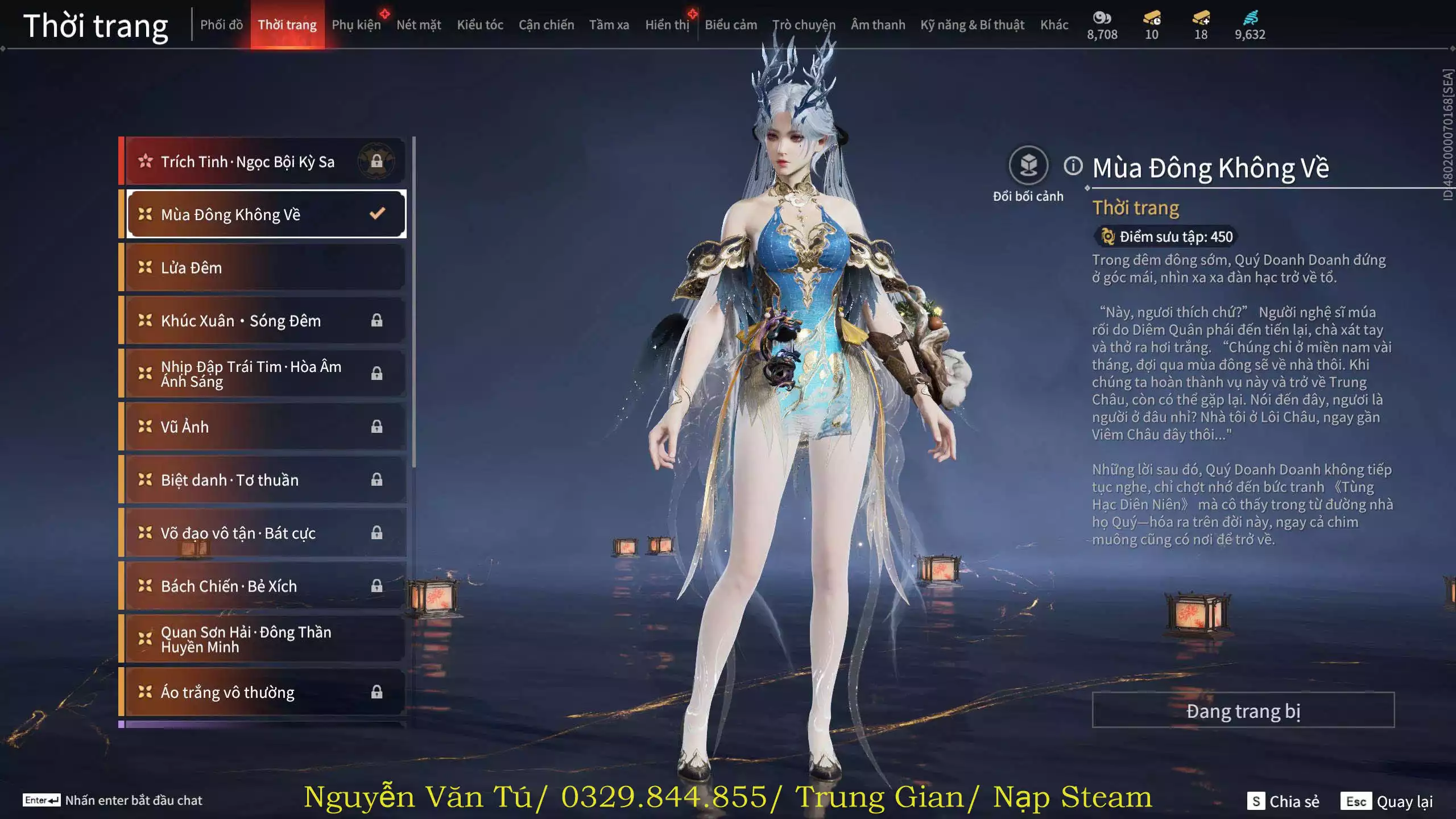Open the Biểu cảm tab

[731, 25]
